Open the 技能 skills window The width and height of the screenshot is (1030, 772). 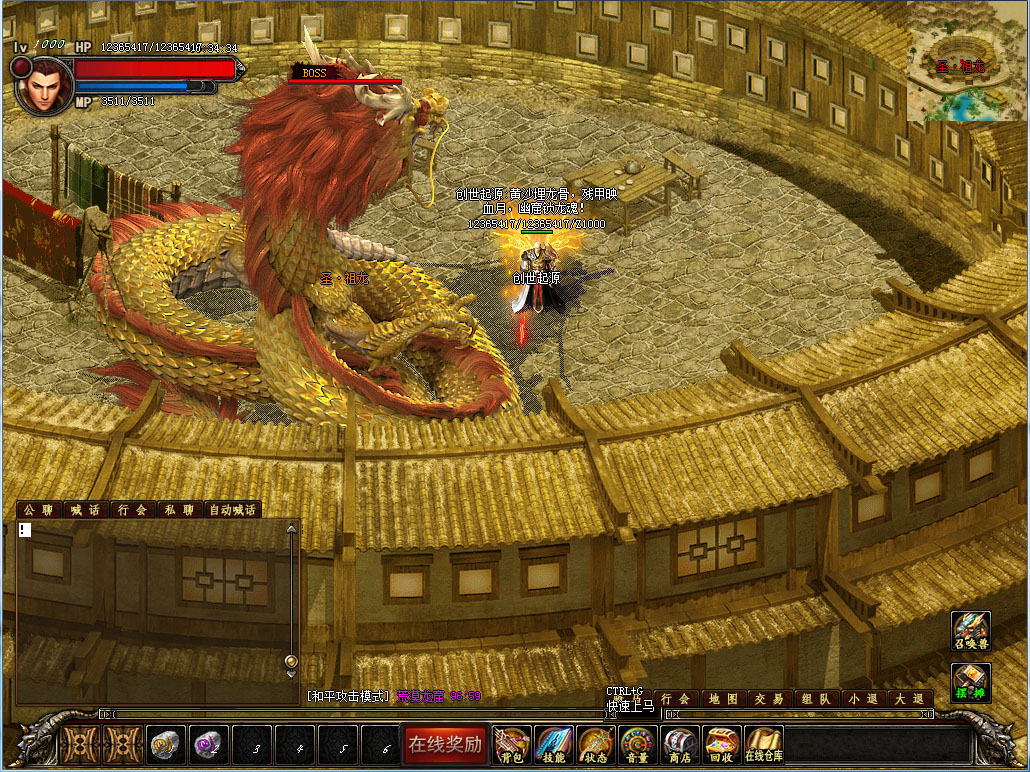(x=554, y=744)
